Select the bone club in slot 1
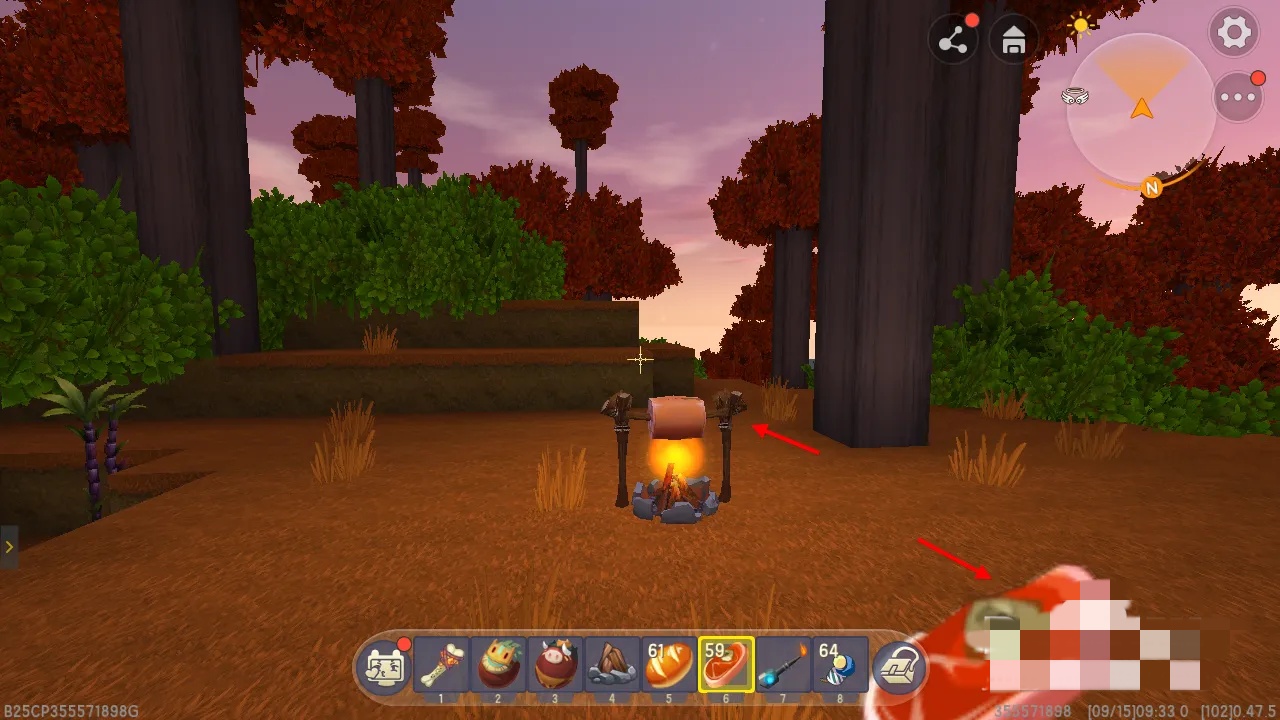This screenshot has height=720, width=1280. [x=441, y=664]
